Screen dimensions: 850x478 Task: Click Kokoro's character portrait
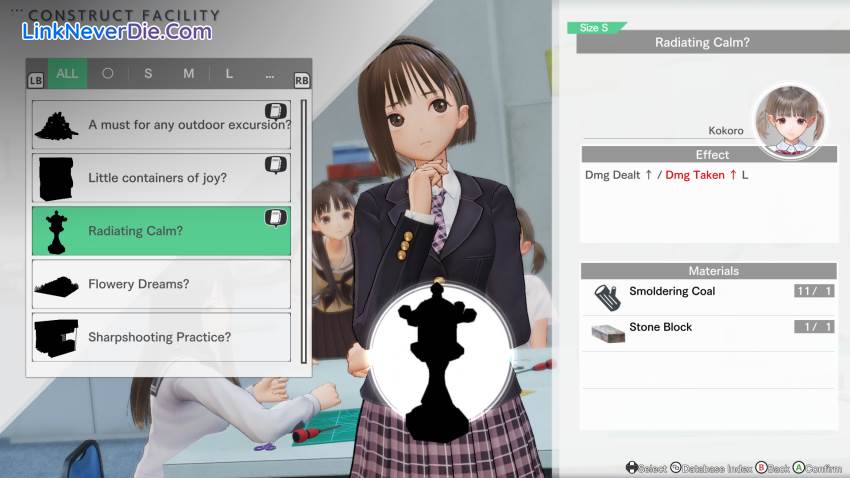[789, 120]
